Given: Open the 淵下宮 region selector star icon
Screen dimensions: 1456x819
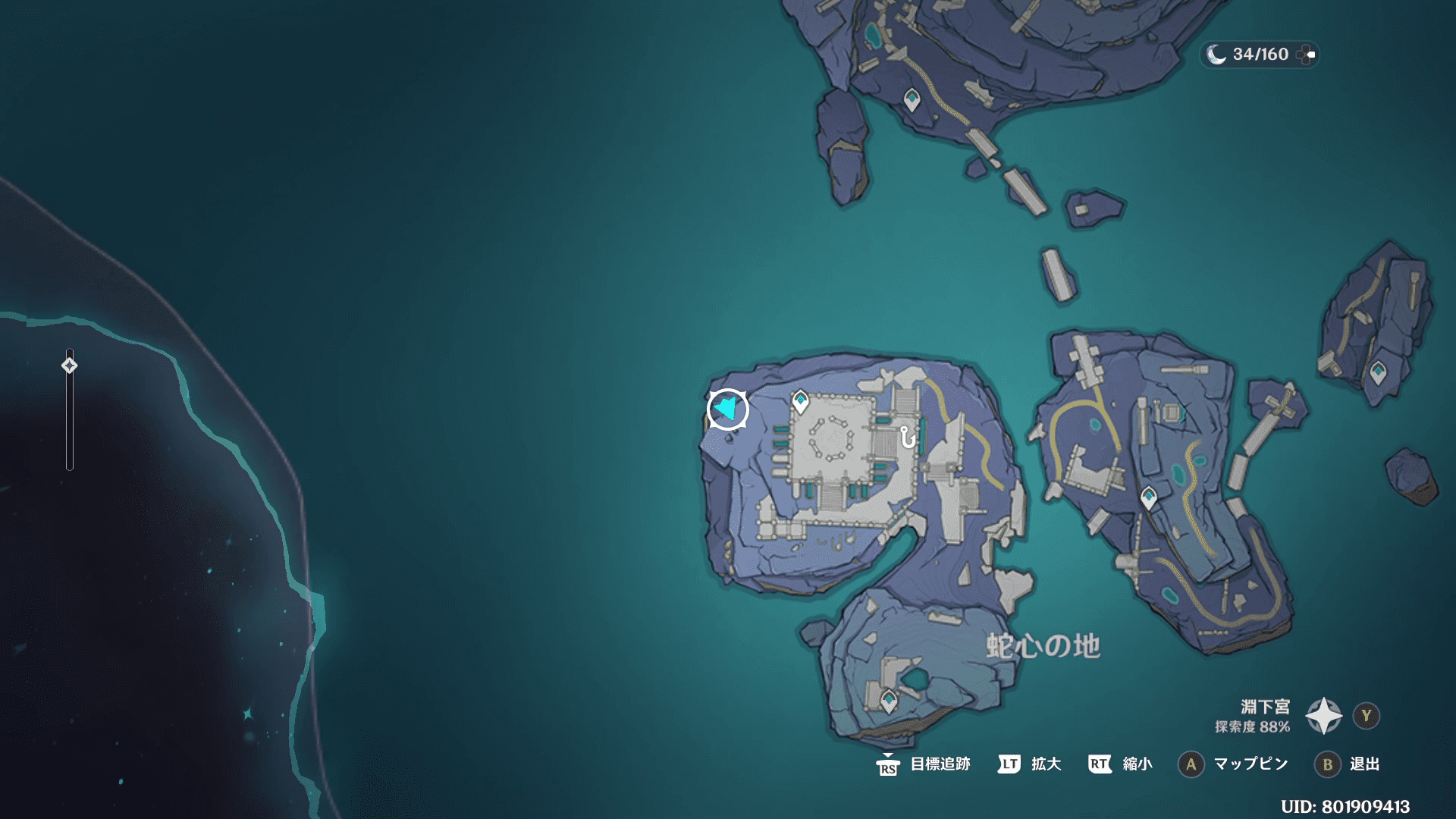Looking at the screenshot, I should tap(1323, 716).
